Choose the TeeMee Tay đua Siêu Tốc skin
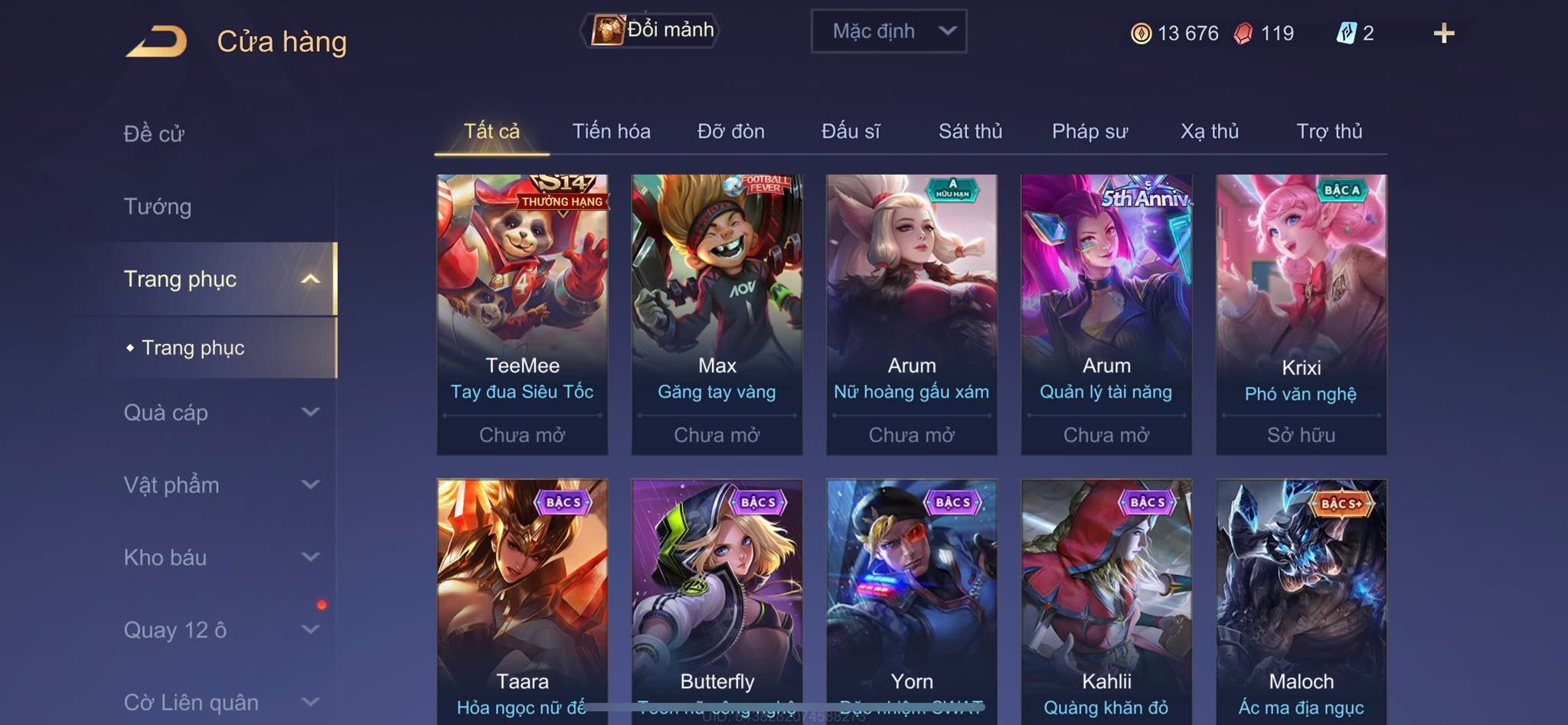 click(x=522, y=314)
